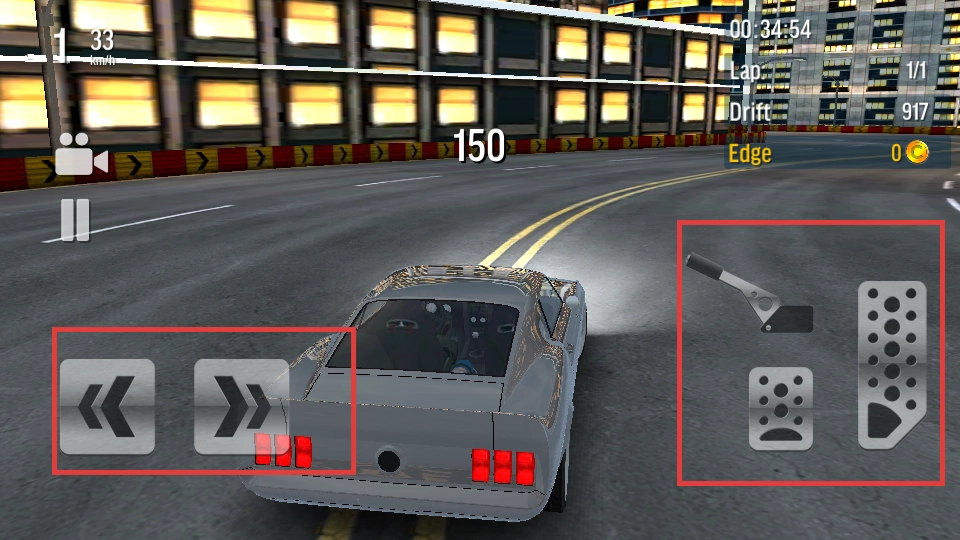960x540 pixels.
Task: Steer left with the left arrow button
Action: click(x=107, y=407)
